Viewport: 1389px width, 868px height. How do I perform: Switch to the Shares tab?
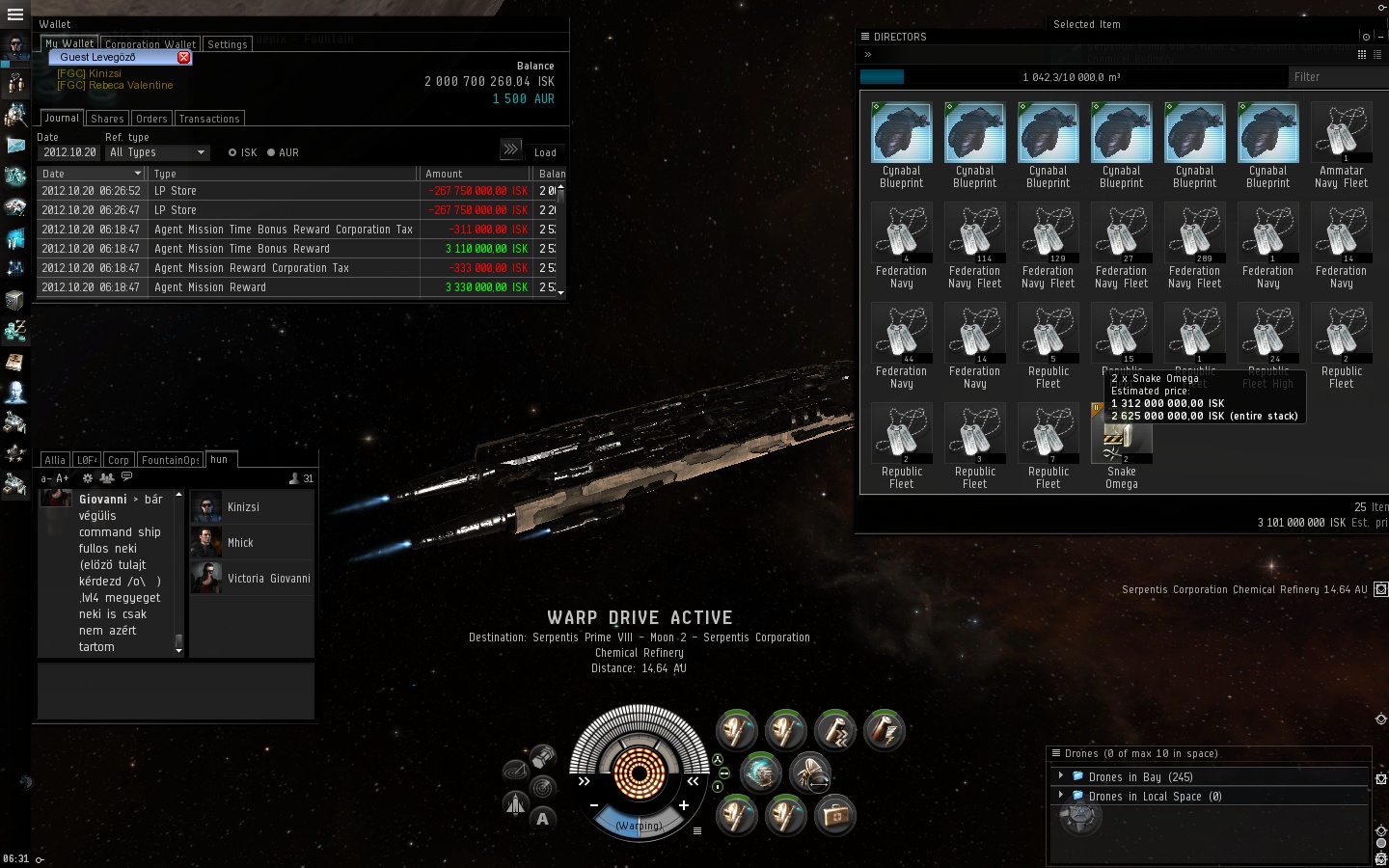point(107,119)
